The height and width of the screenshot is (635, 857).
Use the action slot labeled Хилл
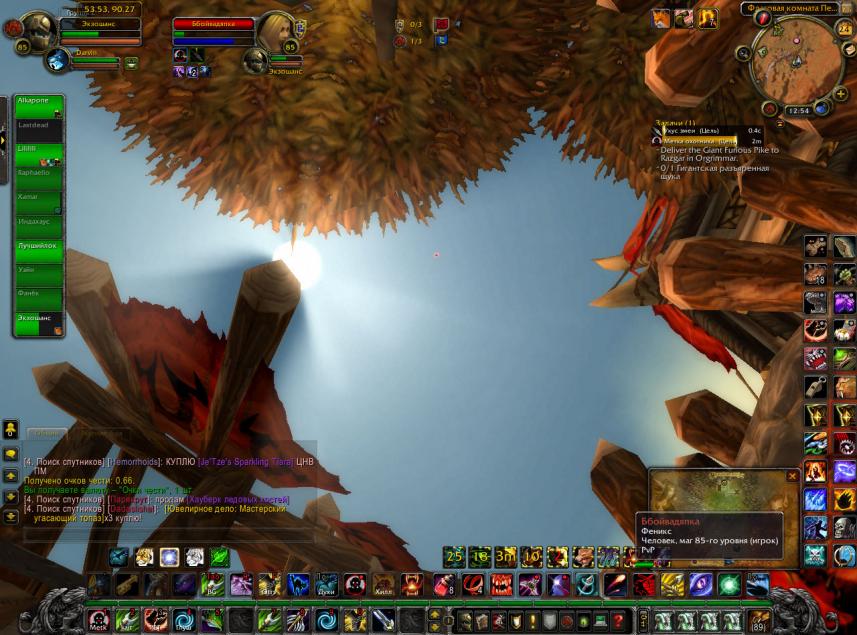pyautogui.click(x=384, y=585)
